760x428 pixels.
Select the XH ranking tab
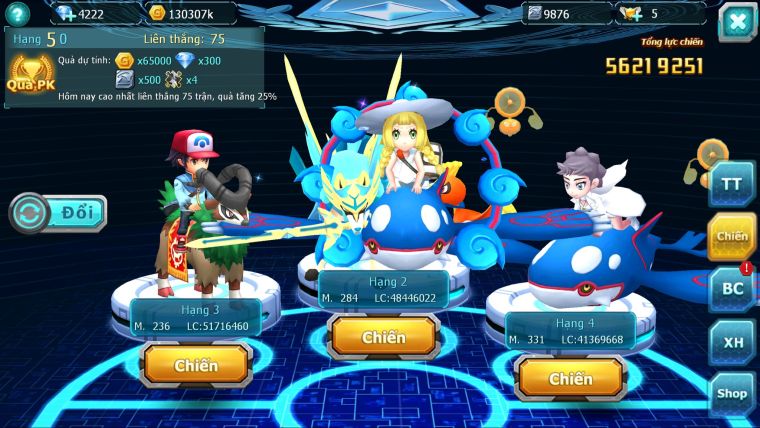pyautogui.click(x=732, y=342)
